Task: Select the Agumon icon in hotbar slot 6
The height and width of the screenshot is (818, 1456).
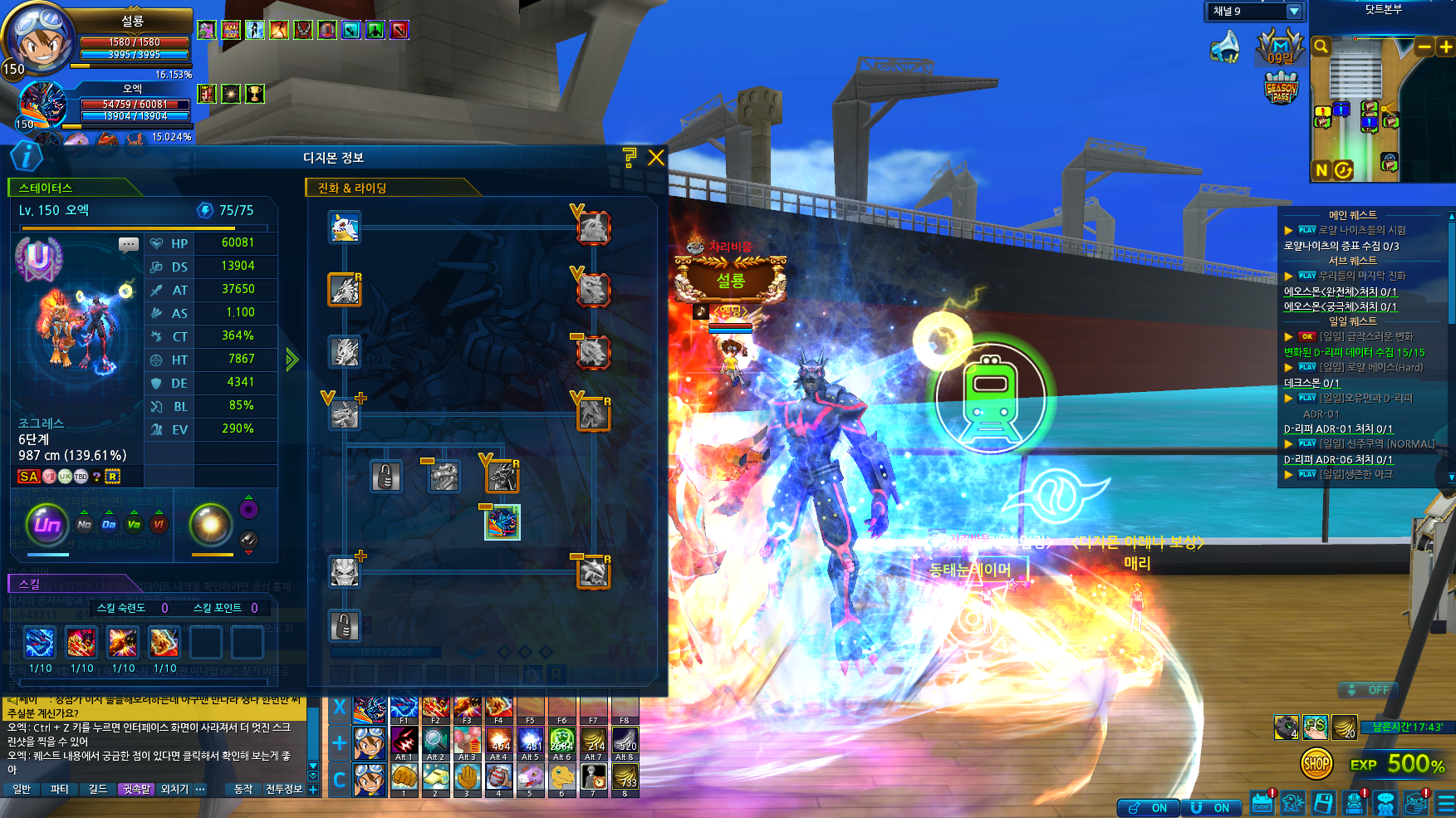Action: pyautogui.click(x=561, y=777)
